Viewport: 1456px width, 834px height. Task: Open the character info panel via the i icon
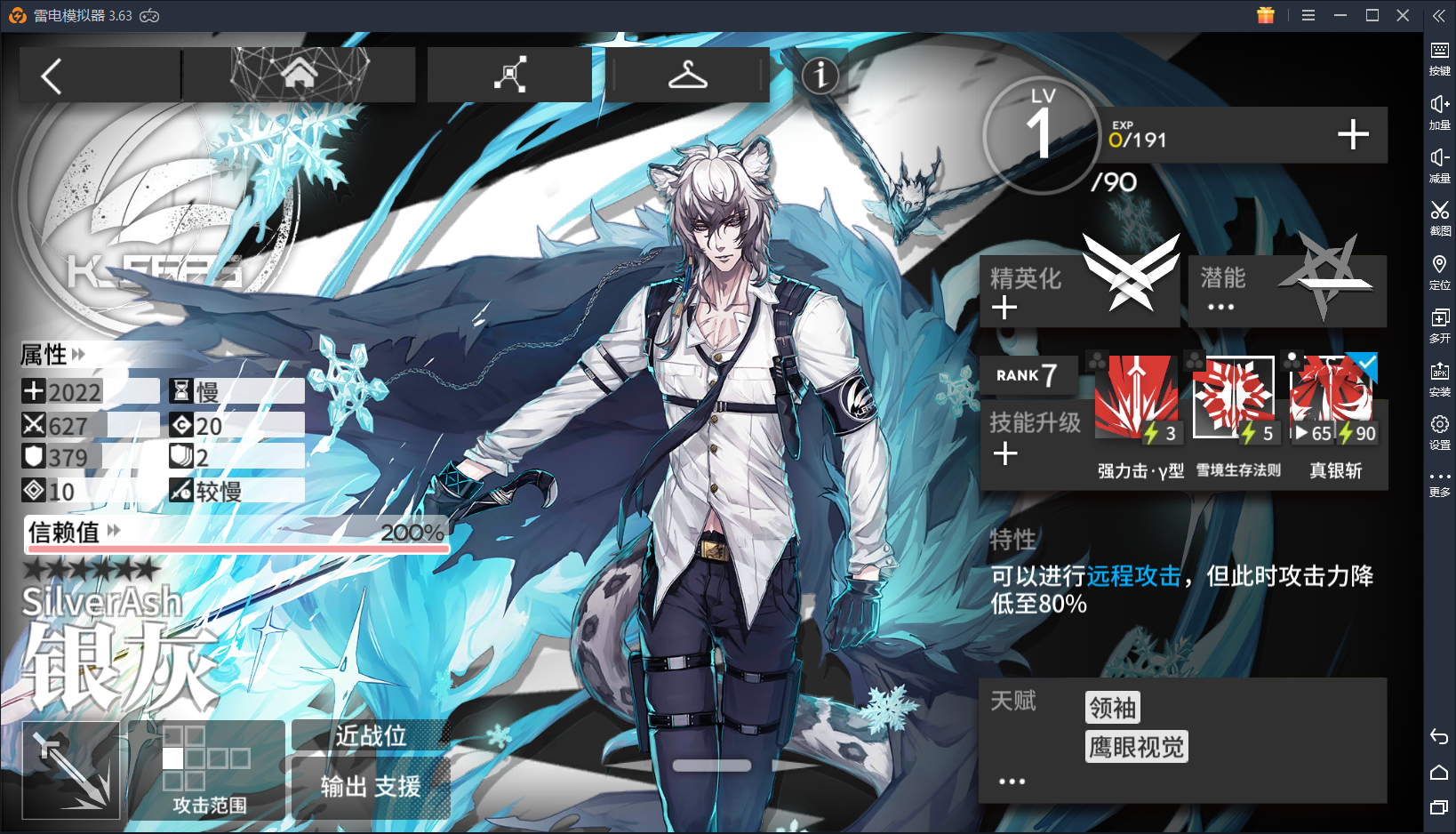(x=821, y=76)
